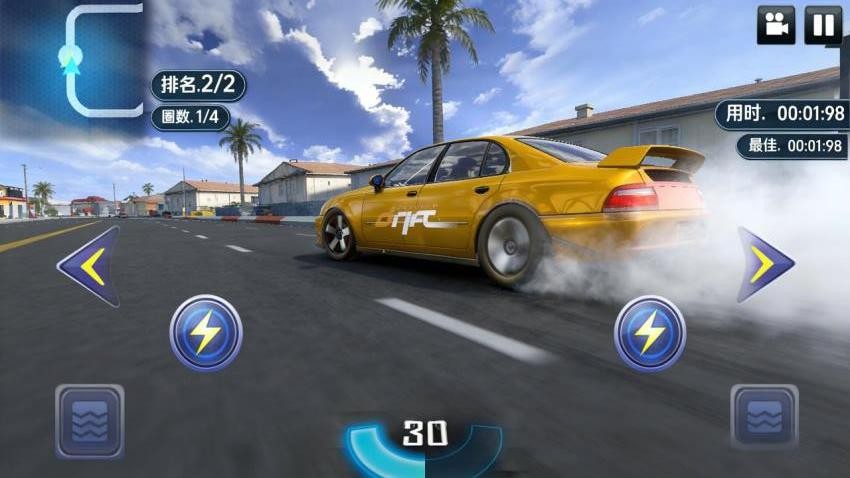Viewport: 850px width, 478px height.
Task: Steer left with the yellow arrow
Action: (x=89, y=265)
